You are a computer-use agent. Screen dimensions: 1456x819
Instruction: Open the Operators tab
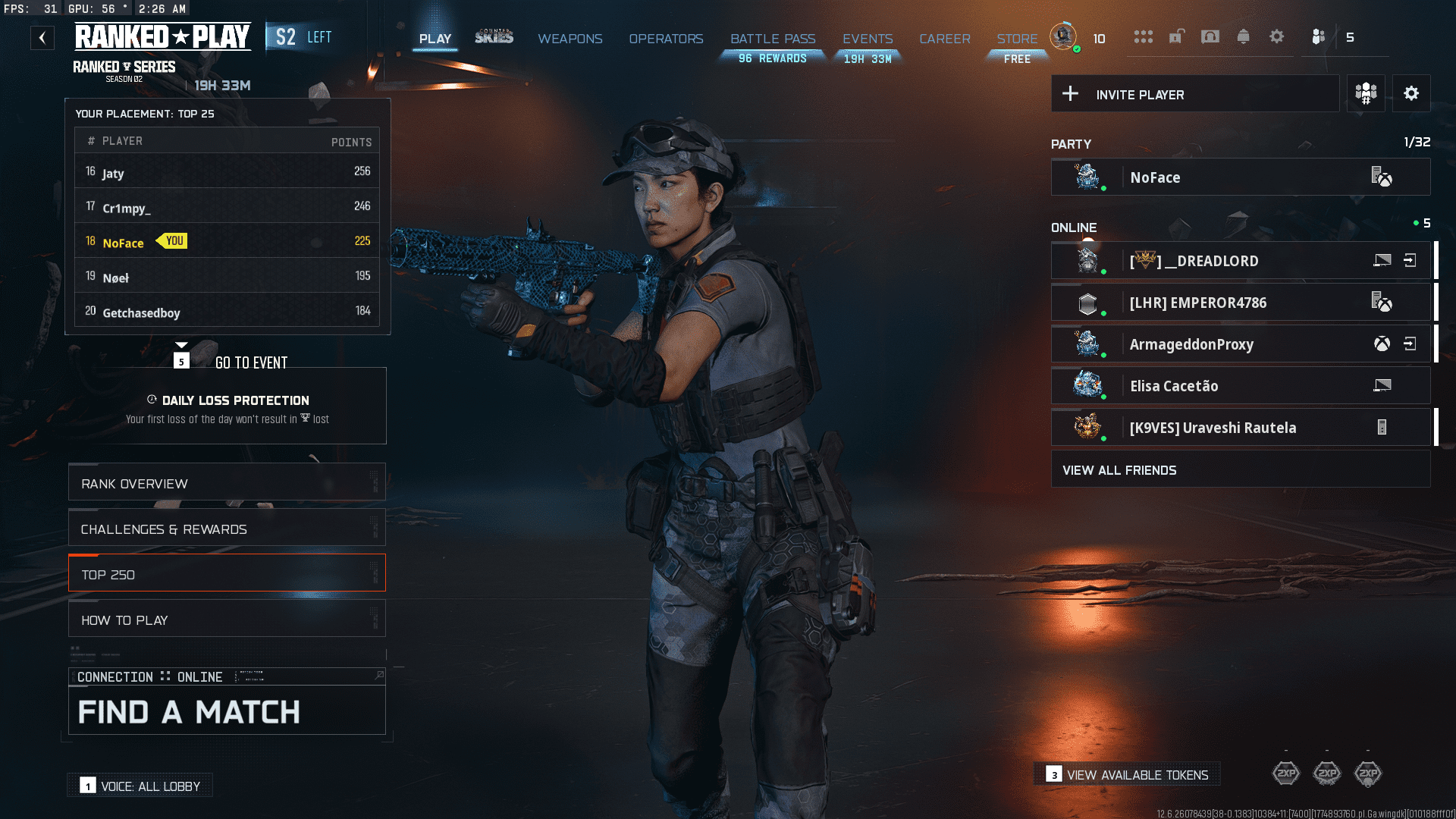(x=666, y=39)
